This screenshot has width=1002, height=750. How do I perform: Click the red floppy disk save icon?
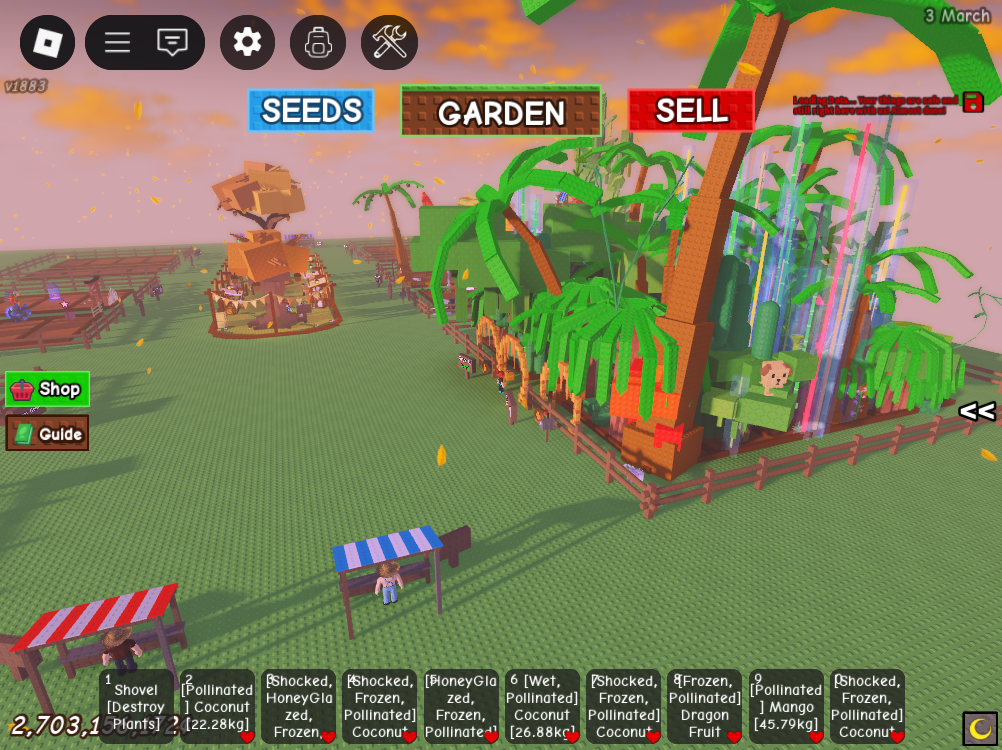973,102
